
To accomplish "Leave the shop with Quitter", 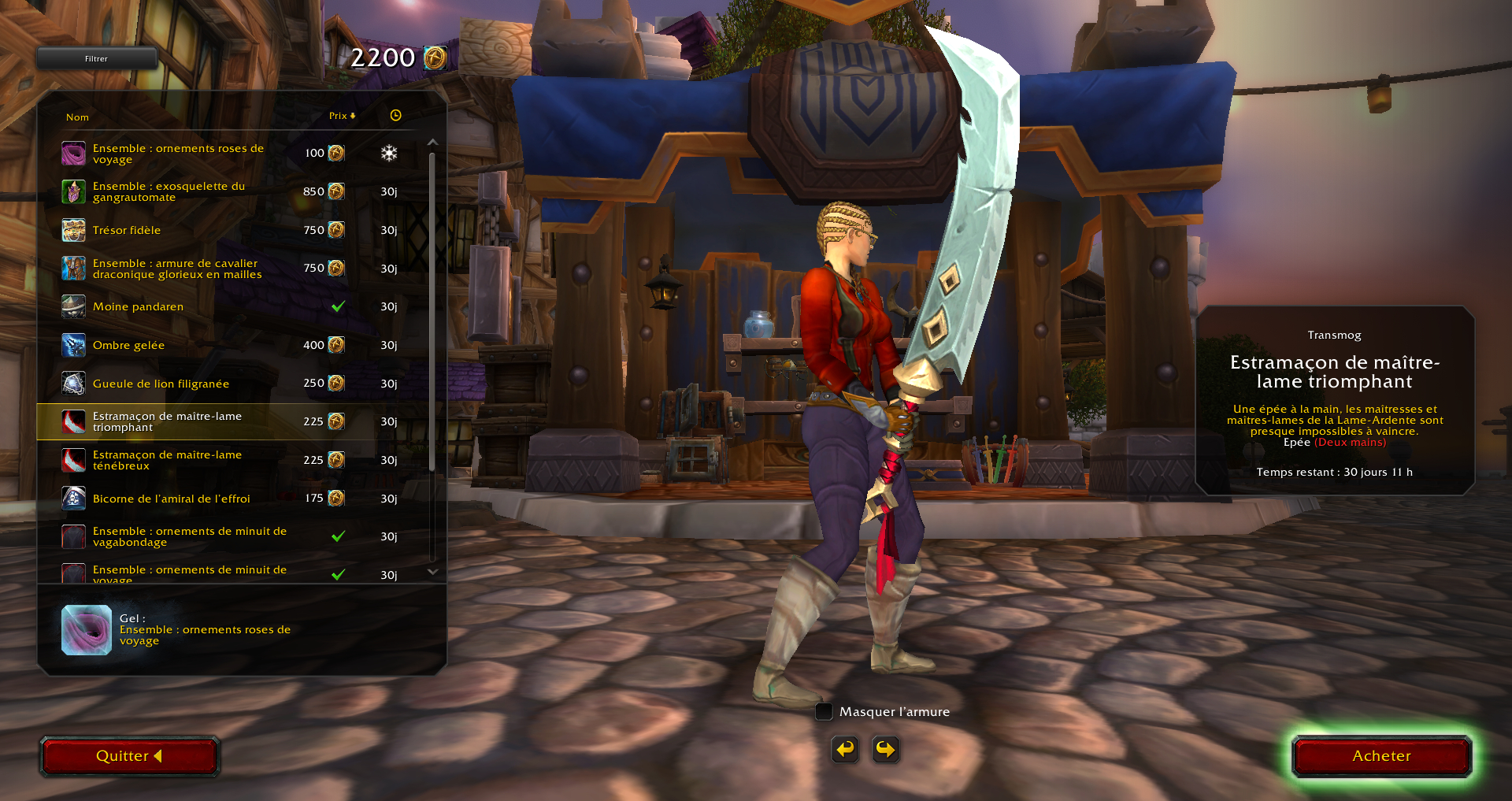I will (129, 756).
